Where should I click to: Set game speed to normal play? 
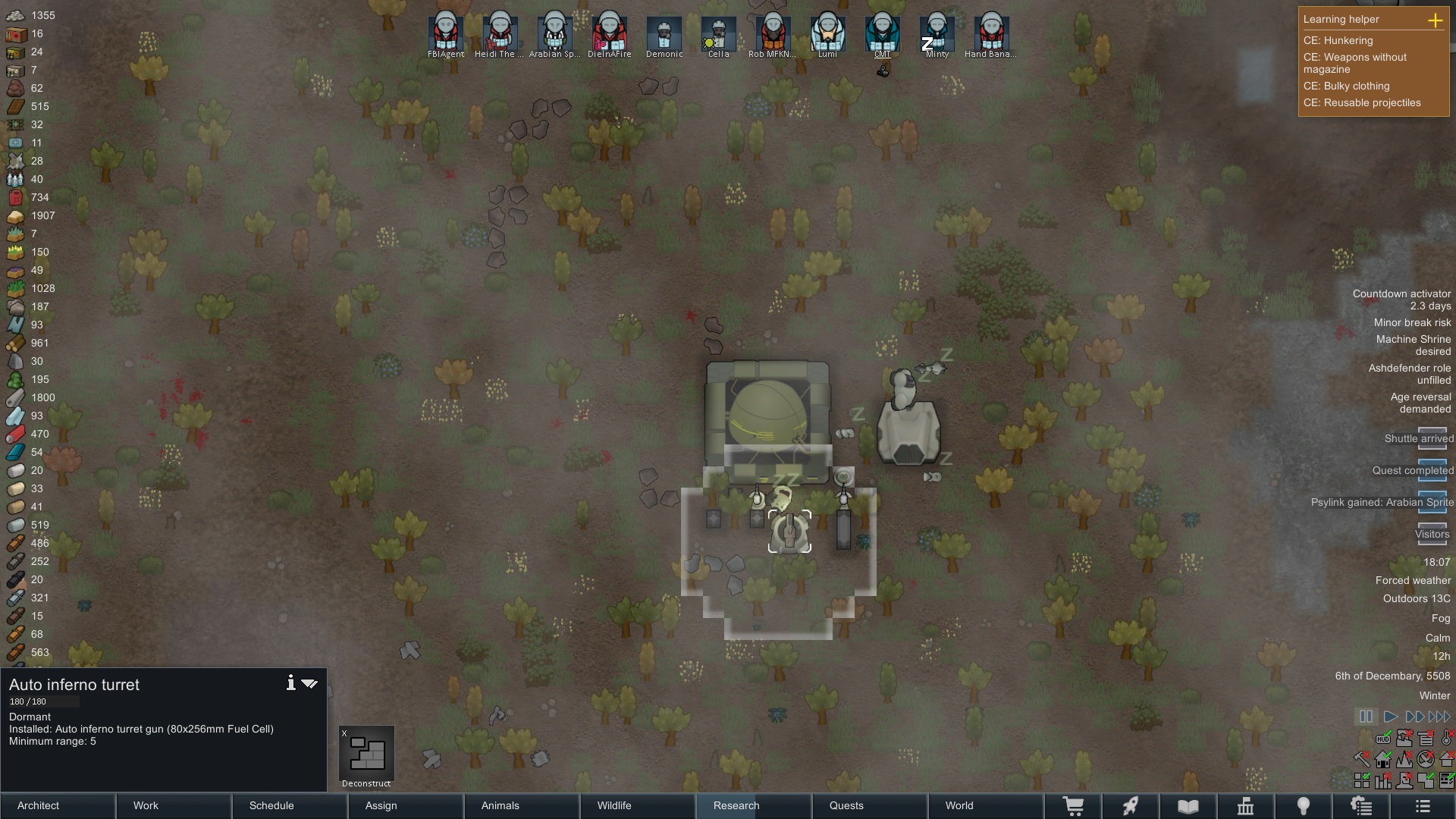point(1390,717)
